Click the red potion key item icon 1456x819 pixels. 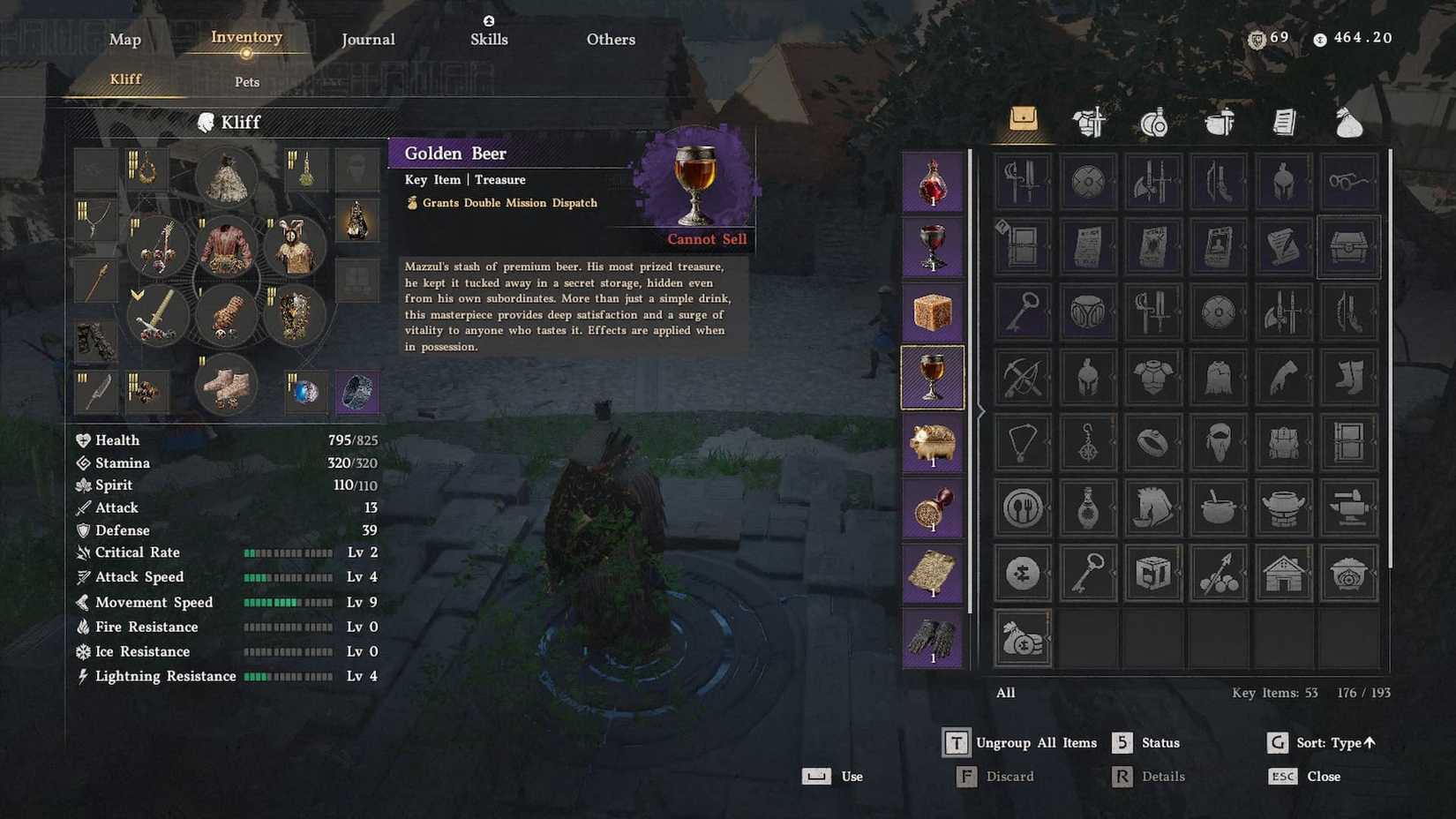tap(933, 182)
